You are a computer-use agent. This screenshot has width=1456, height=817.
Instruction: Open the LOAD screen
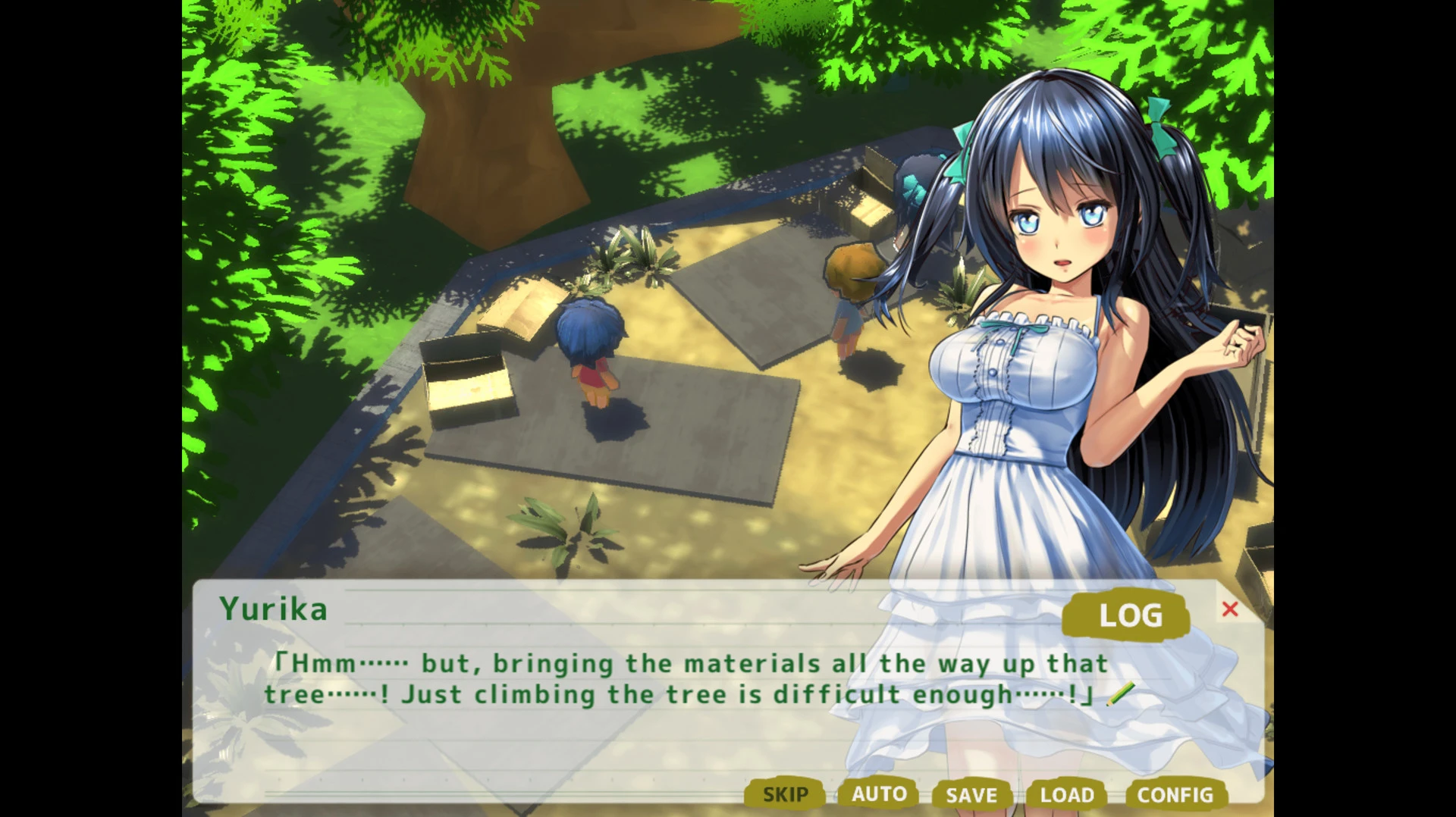tap(1068, 794)
